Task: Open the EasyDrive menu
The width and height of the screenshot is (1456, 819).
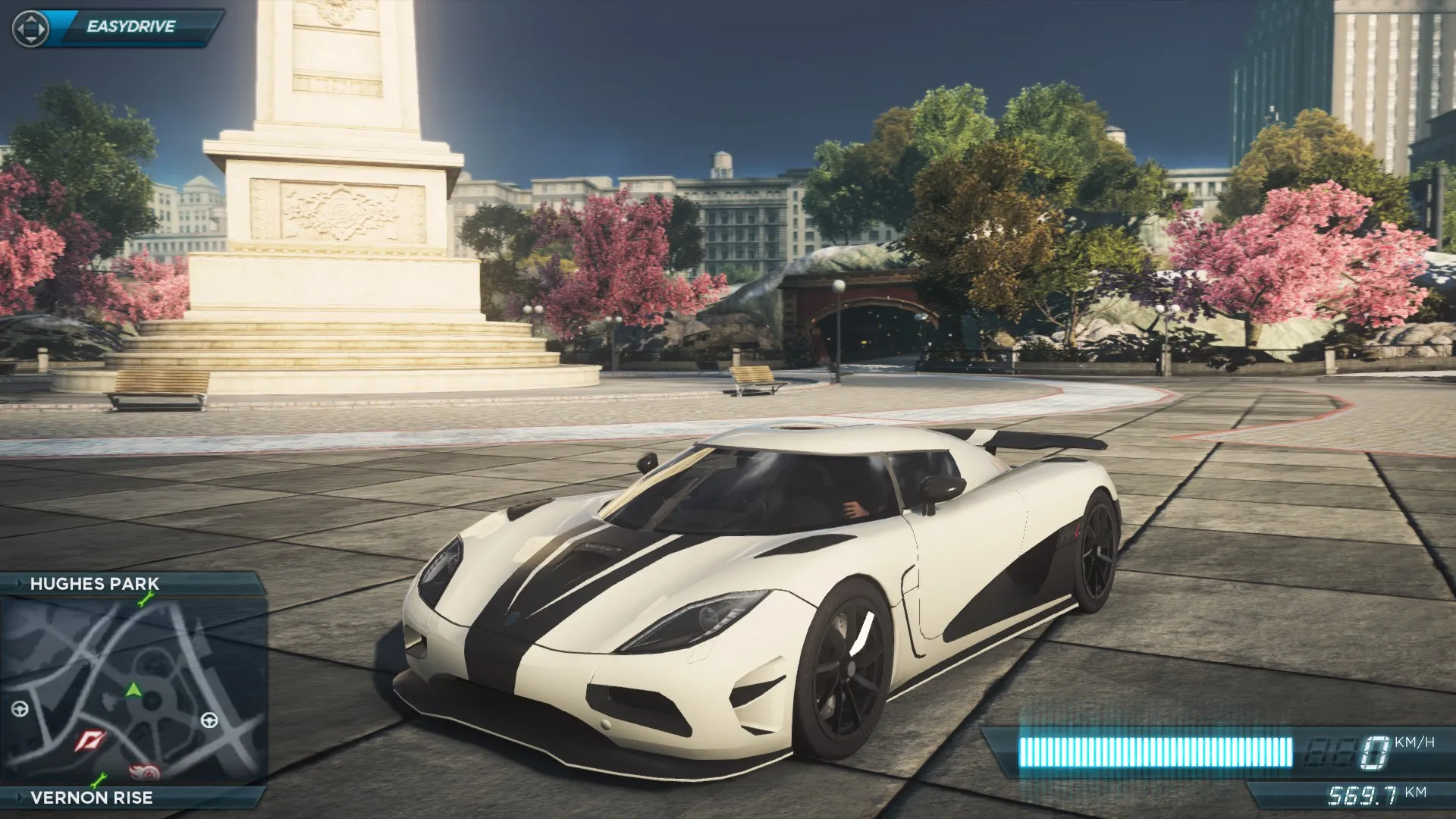Action: [130, 27]
